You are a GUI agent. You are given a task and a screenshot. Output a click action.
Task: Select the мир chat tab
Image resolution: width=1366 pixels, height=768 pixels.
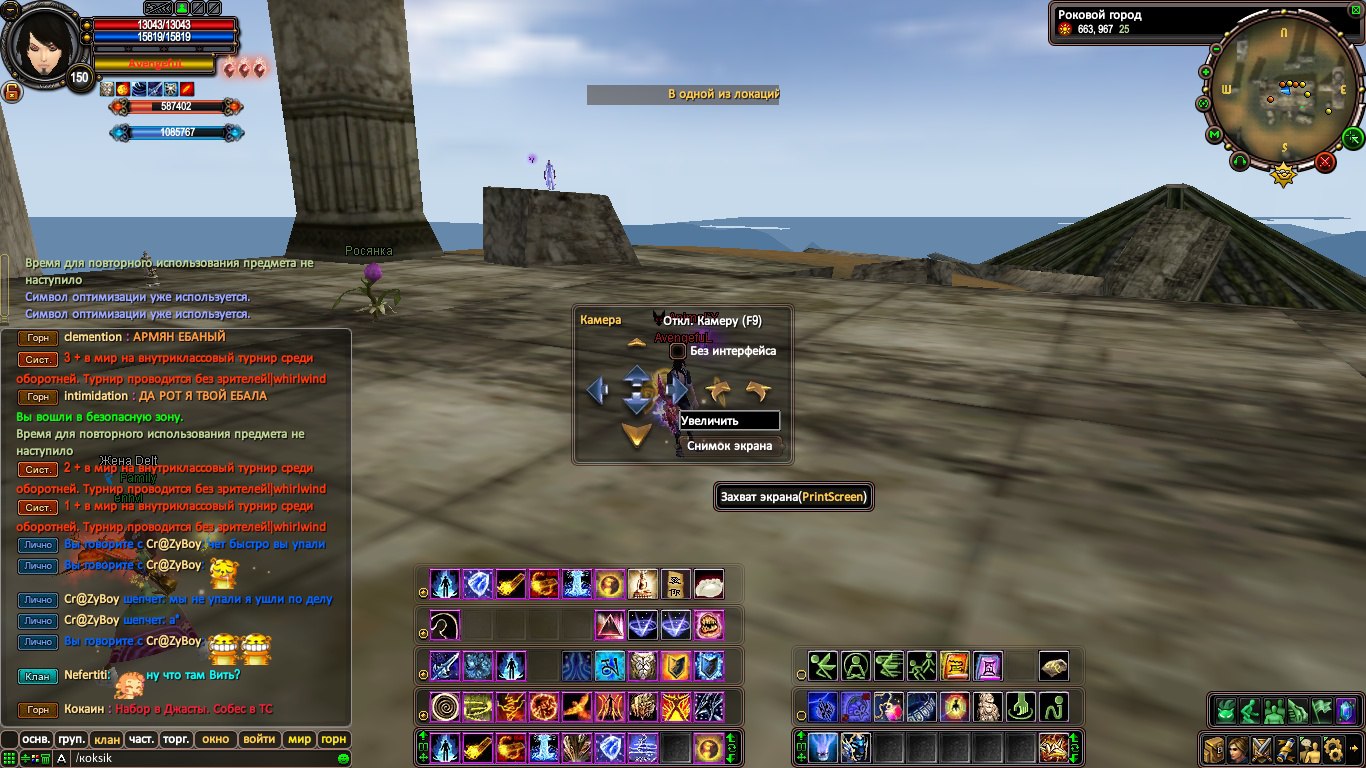pyautogui.click(x=299, y=740)
